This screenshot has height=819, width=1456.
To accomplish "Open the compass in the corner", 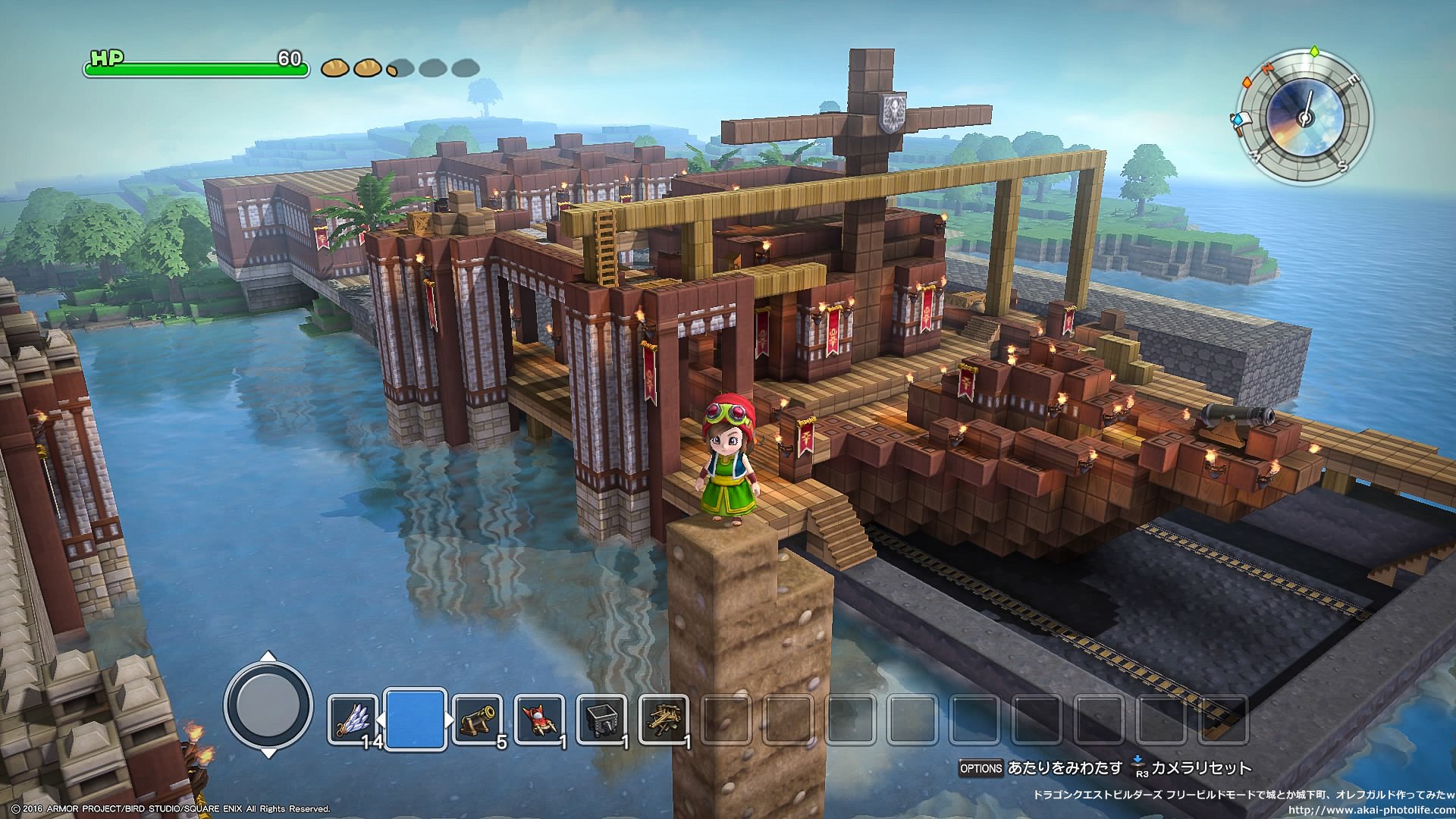I will (x=1304, y=118).
